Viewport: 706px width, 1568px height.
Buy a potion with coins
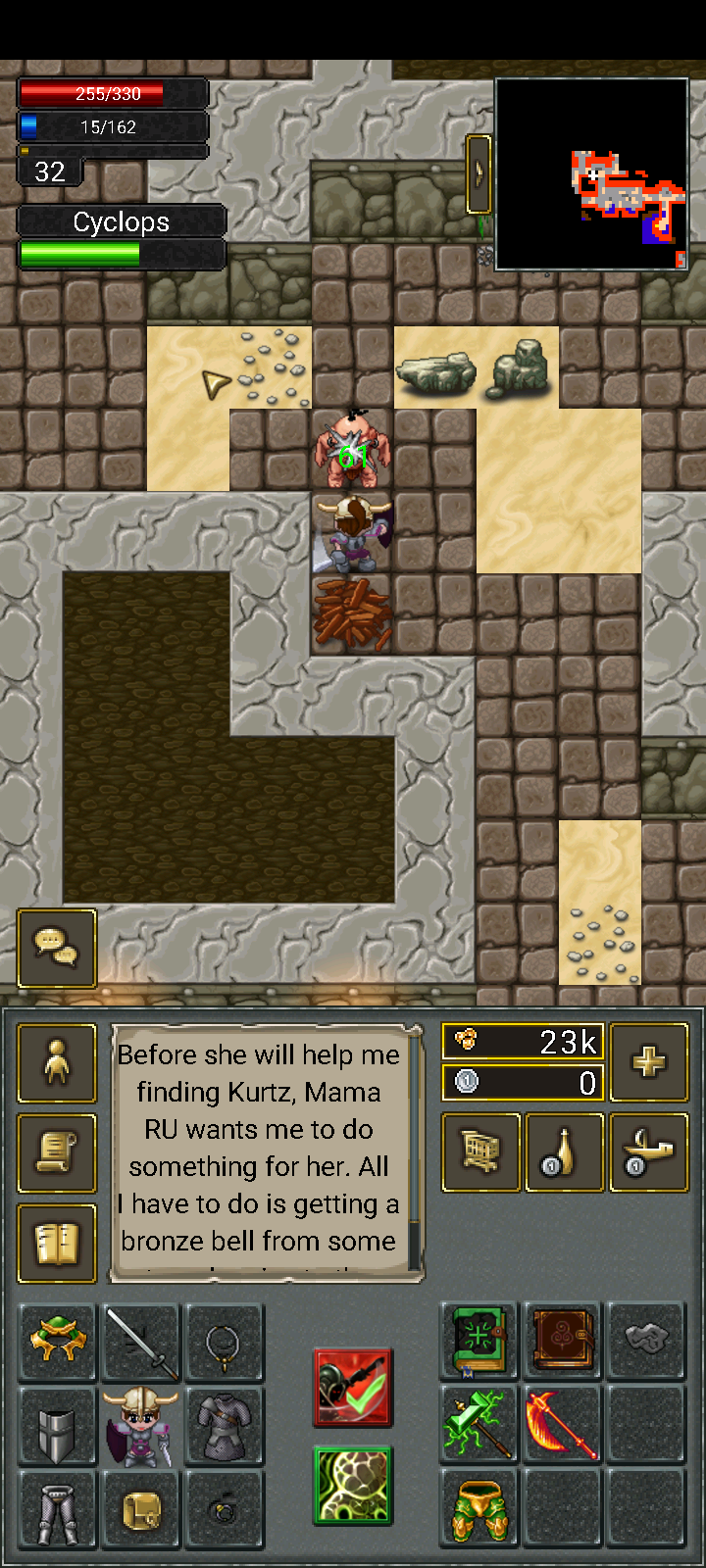(x=564, y=1152)
